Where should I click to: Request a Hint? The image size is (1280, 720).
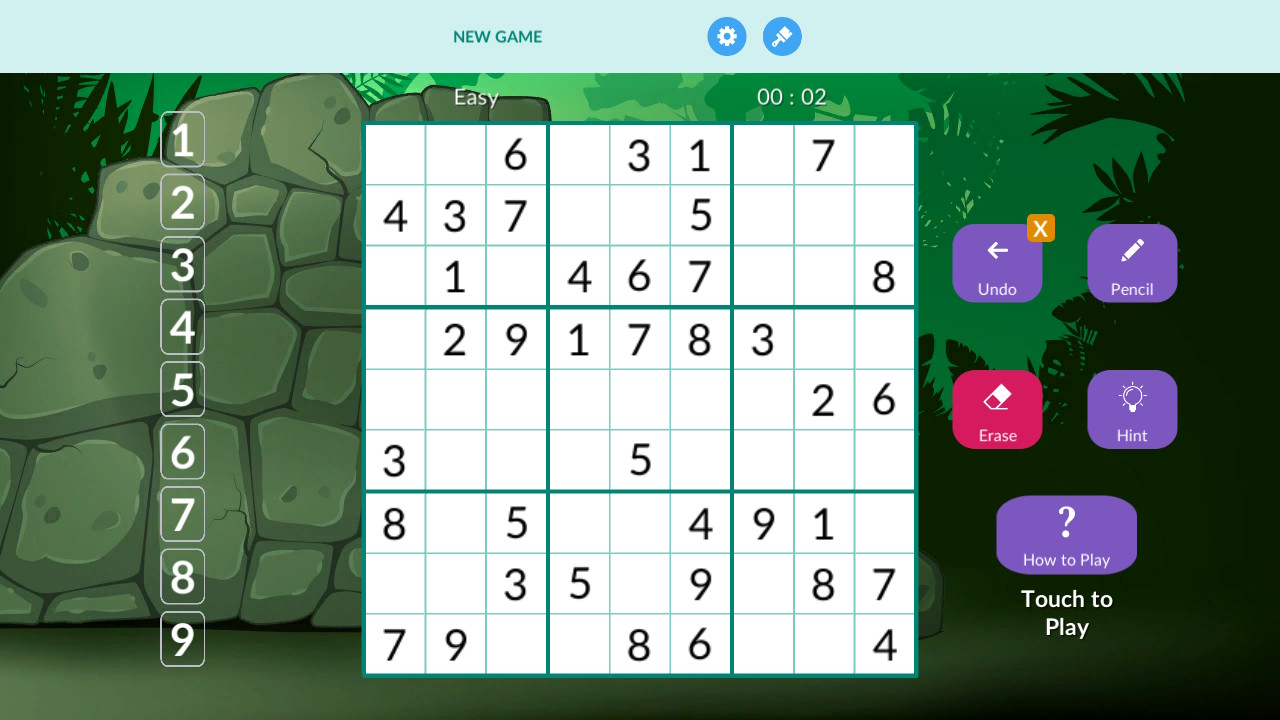(1132, 409)
